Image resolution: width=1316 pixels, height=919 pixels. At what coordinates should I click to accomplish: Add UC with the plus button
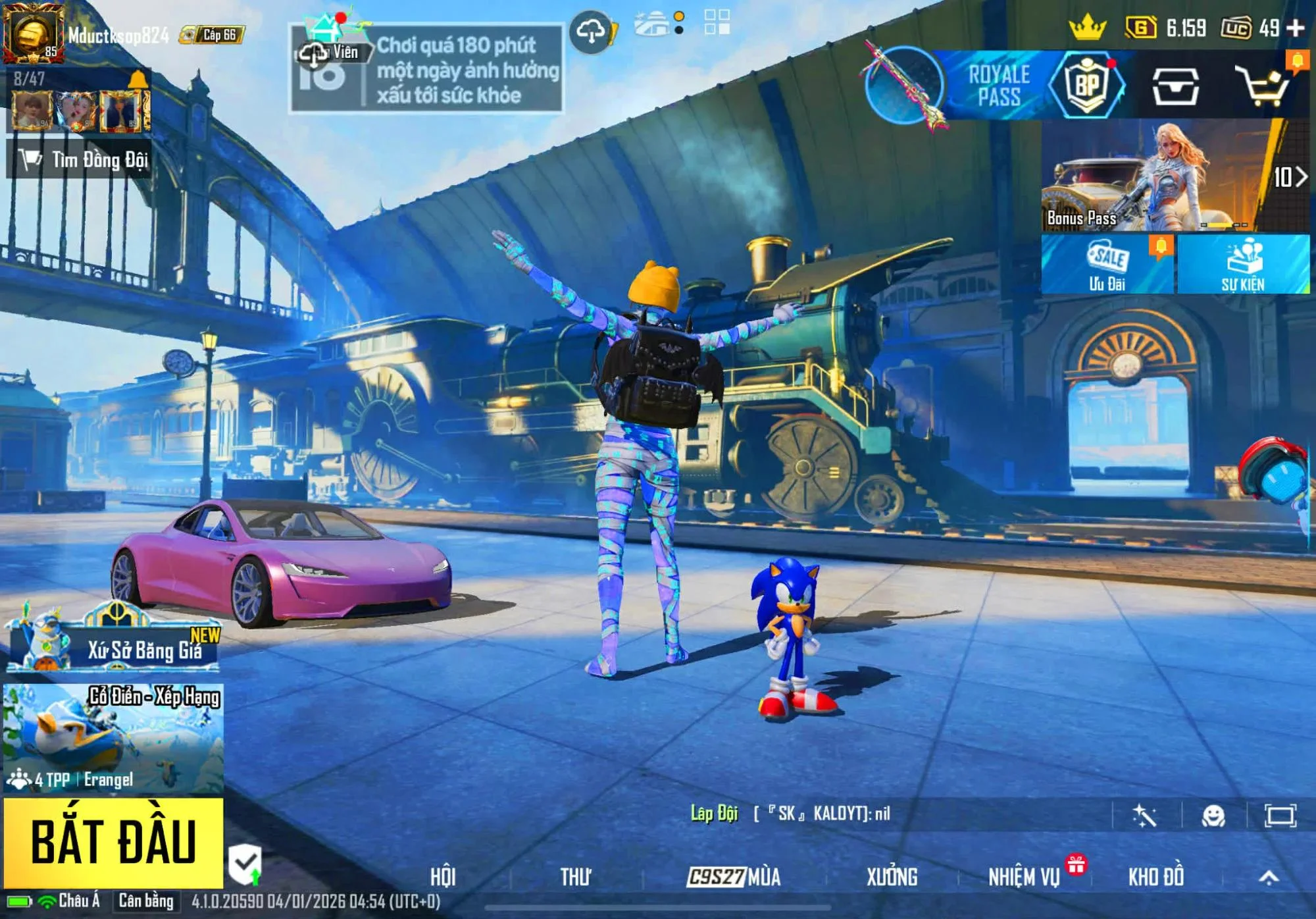tap(1296, 28)
